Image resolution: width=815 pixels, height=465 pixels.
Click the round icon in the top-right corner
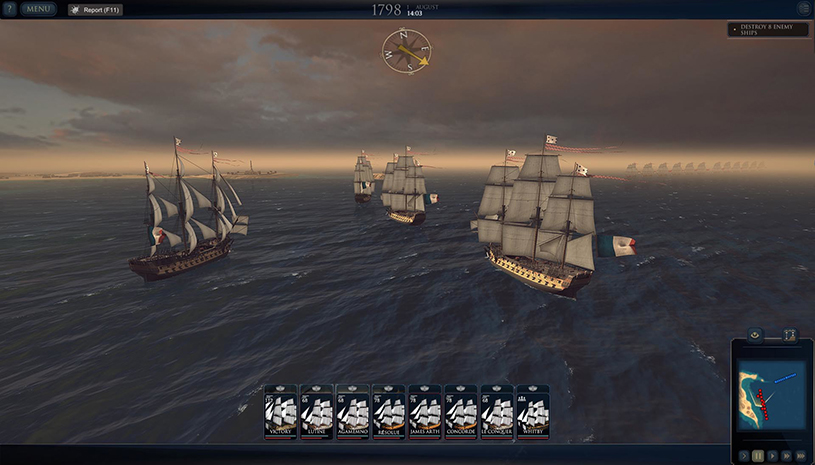(x=802, y=9)
